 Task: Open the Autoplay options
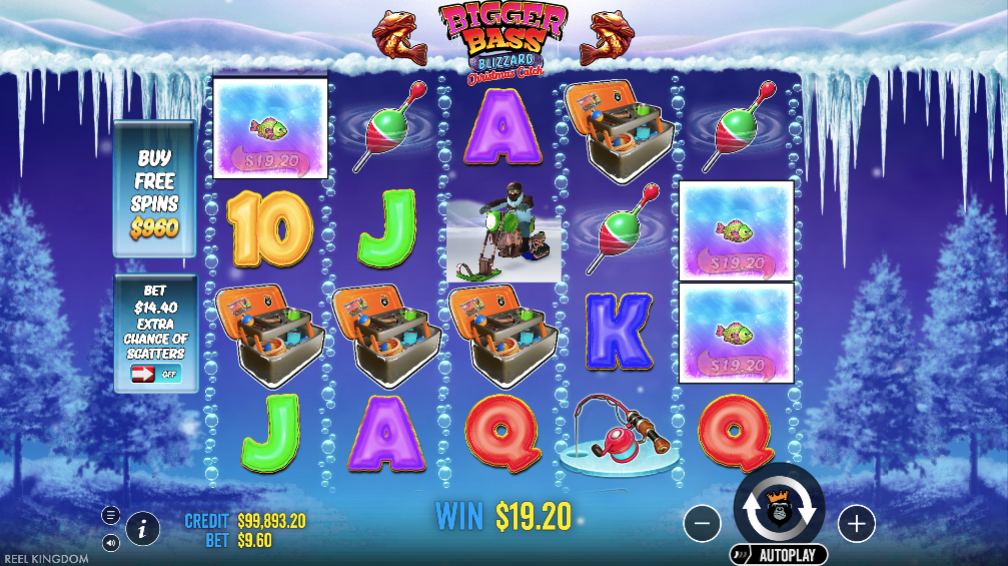pos(779,555)
